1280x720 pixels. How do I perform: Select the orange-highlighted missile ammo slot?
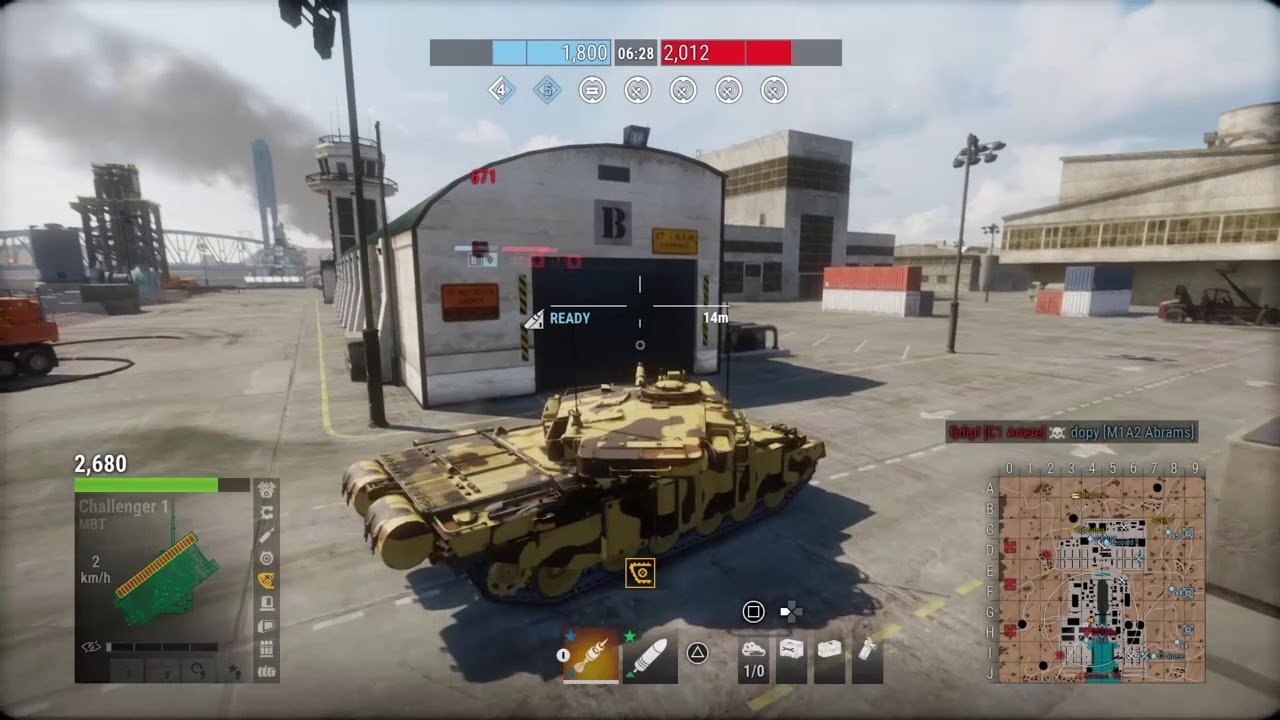point(591,656)
